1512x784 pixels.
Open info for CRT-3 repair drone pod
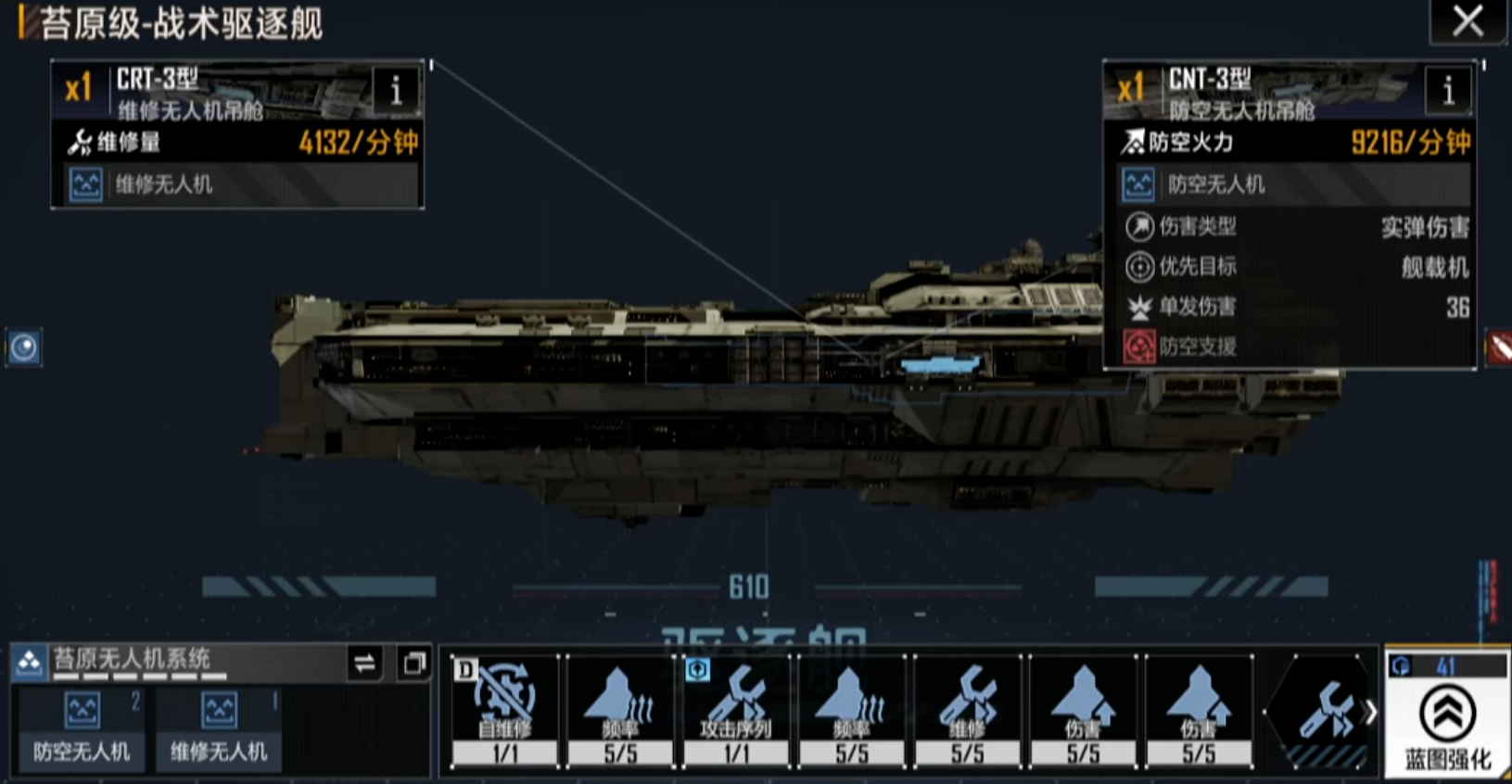396,90
